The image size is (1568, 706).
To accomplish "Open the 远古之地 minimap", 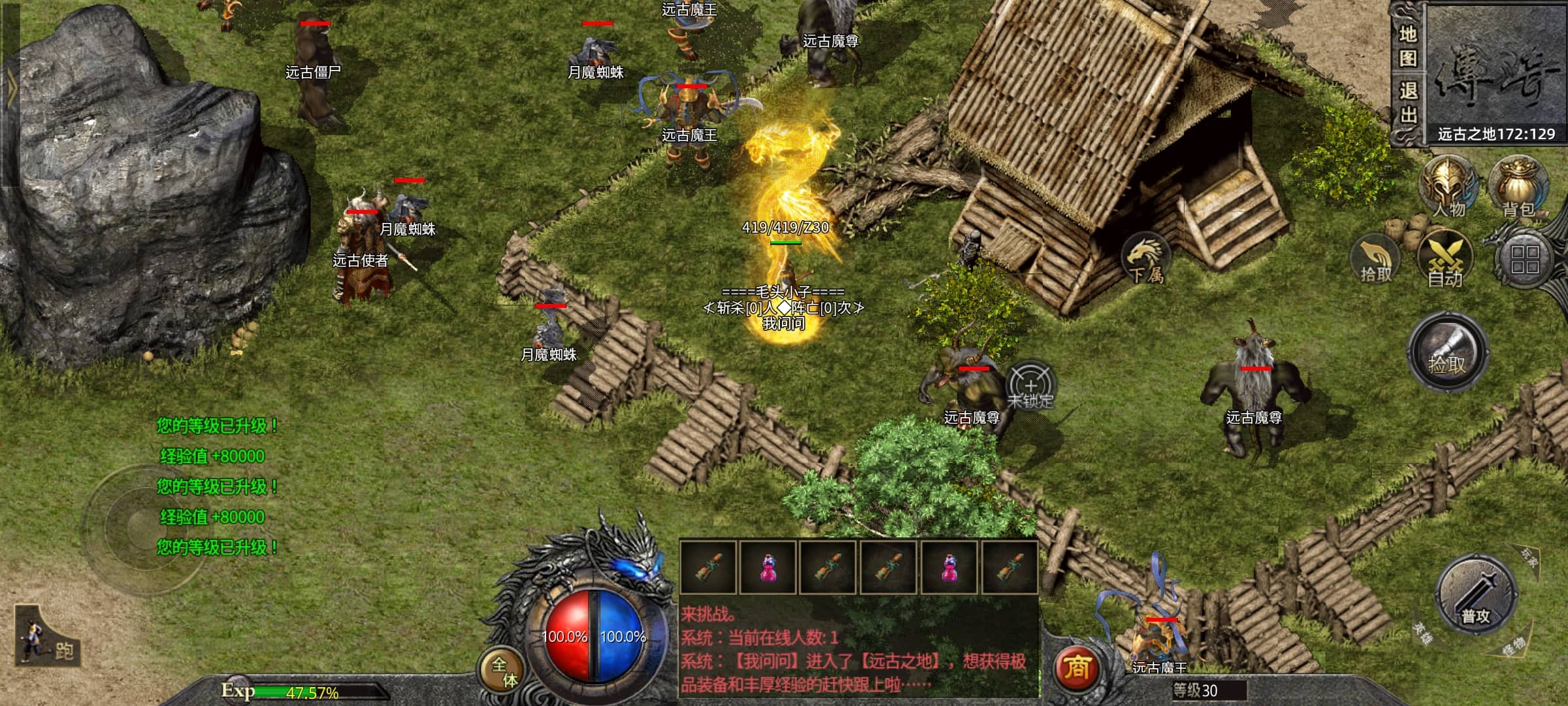I will 1496,72.
